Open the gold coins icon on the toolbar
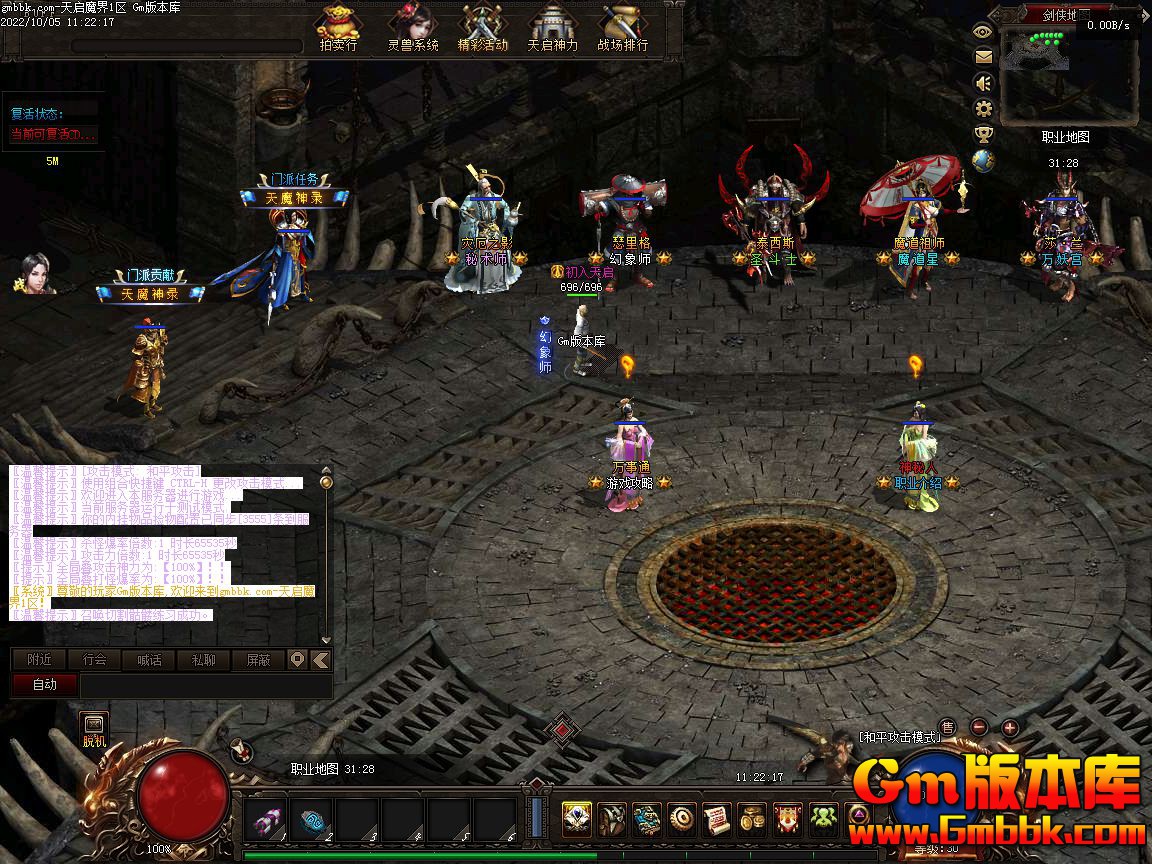The height and width of the screenshot is (864, 1152). point(753,820)
